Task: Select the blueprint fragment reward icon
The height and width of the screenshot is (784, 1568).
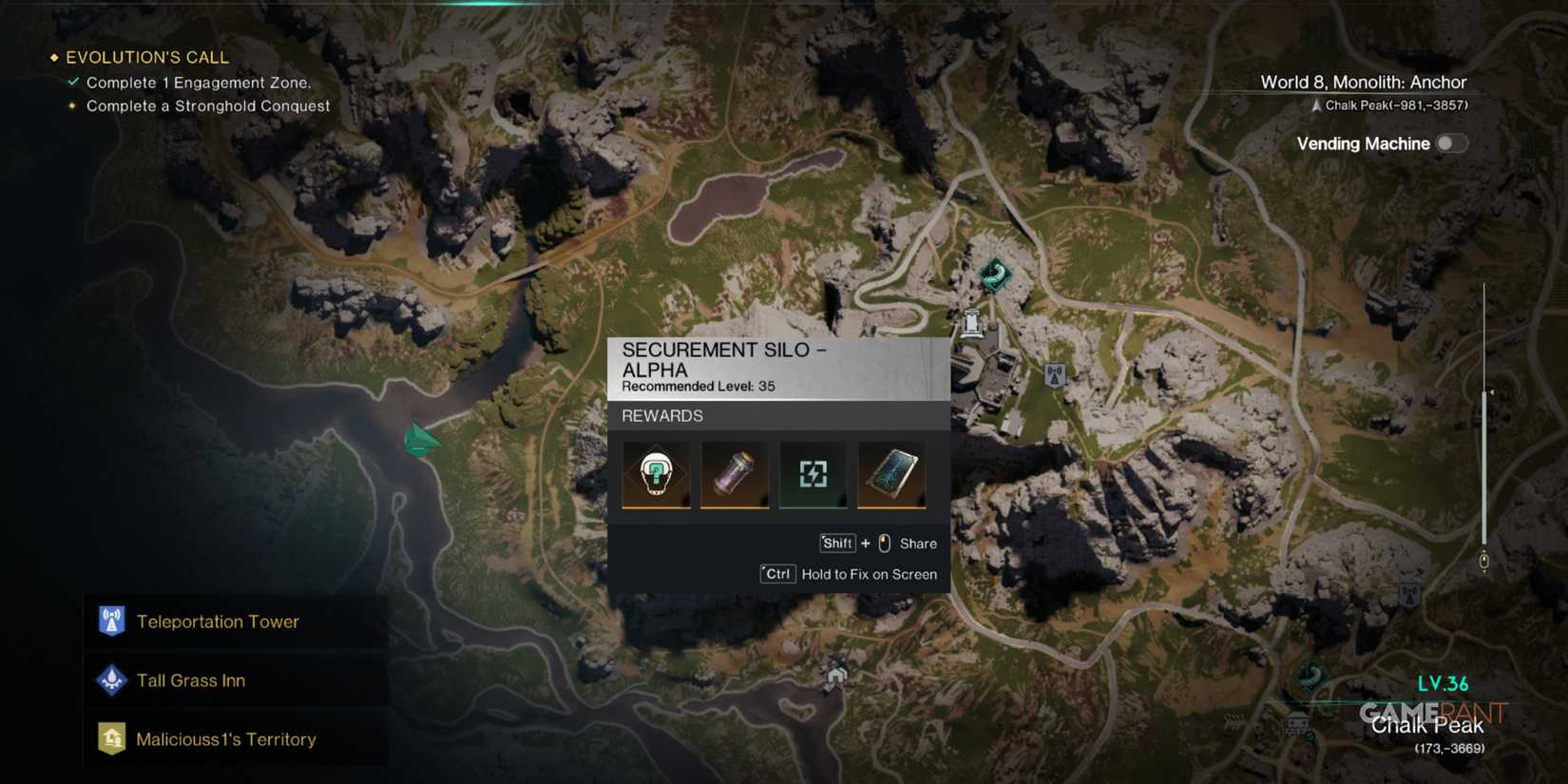Action: point(891,474)
